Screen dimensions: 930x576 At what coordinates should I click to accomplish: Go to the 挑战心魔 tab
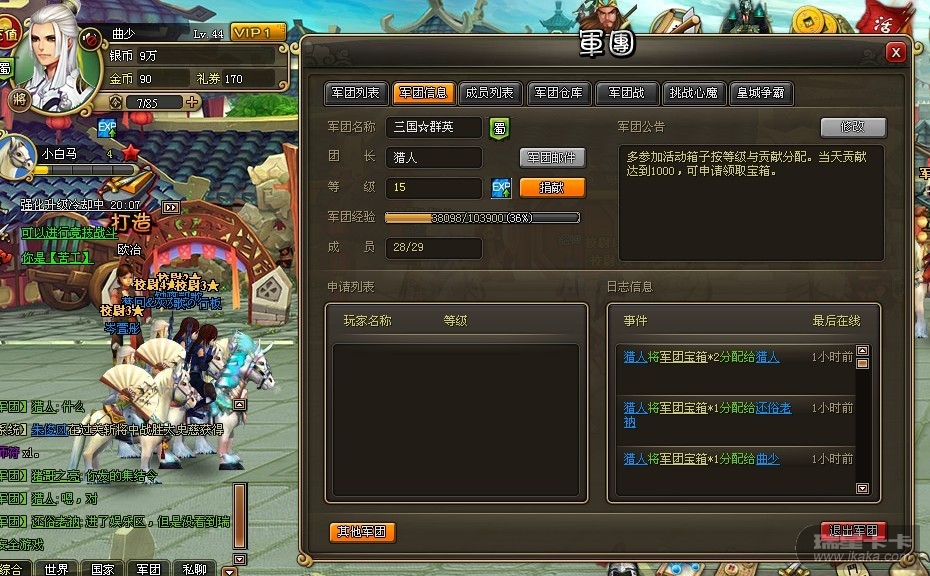pos(694,93)
